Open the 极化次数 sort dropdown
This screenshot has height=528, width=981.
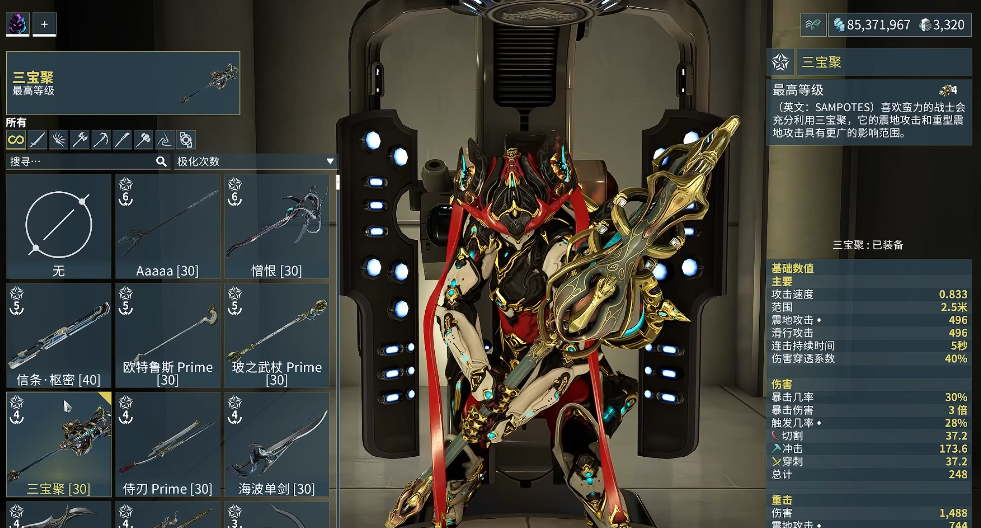tap(255, 161)
